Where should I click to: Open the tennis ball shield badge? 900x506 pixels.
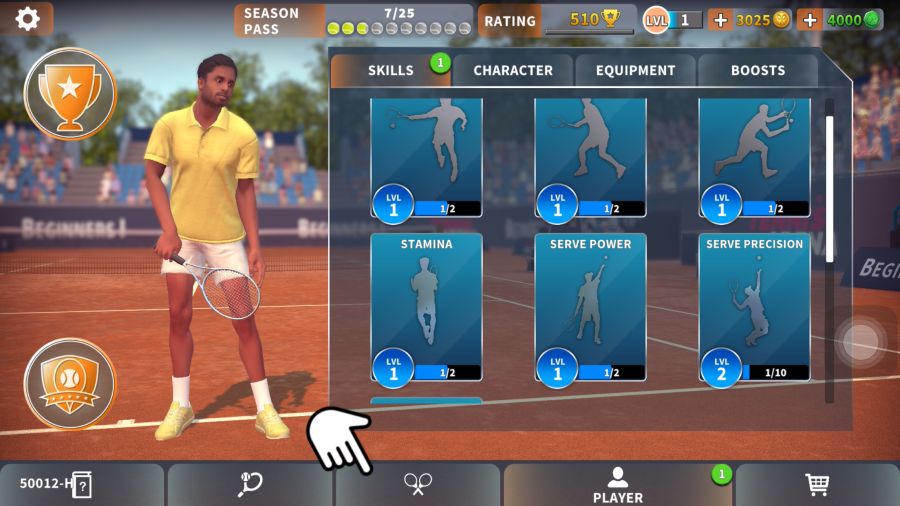coord(69,383)
